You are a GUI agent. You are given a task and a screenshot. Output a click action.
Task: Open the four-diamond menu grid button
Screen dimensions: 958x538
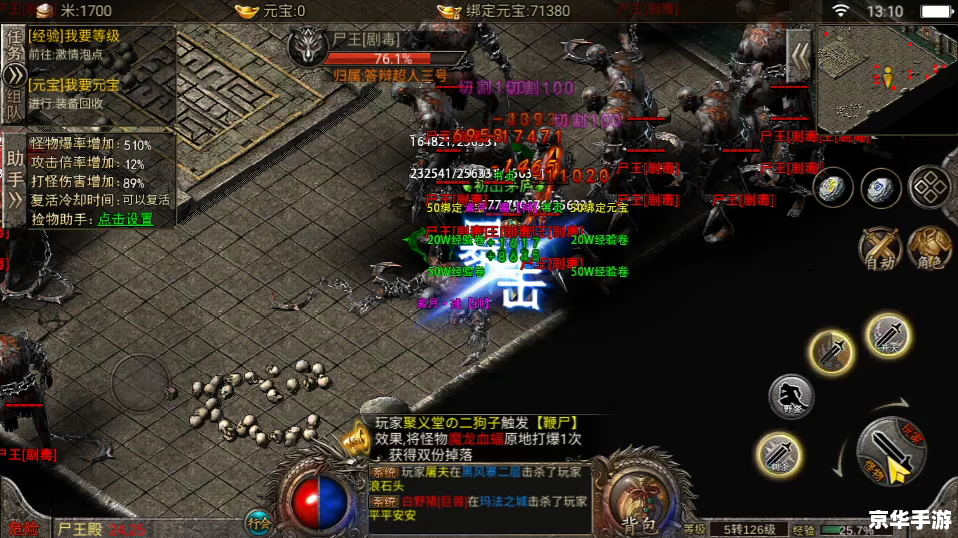[x=930, y=185]
